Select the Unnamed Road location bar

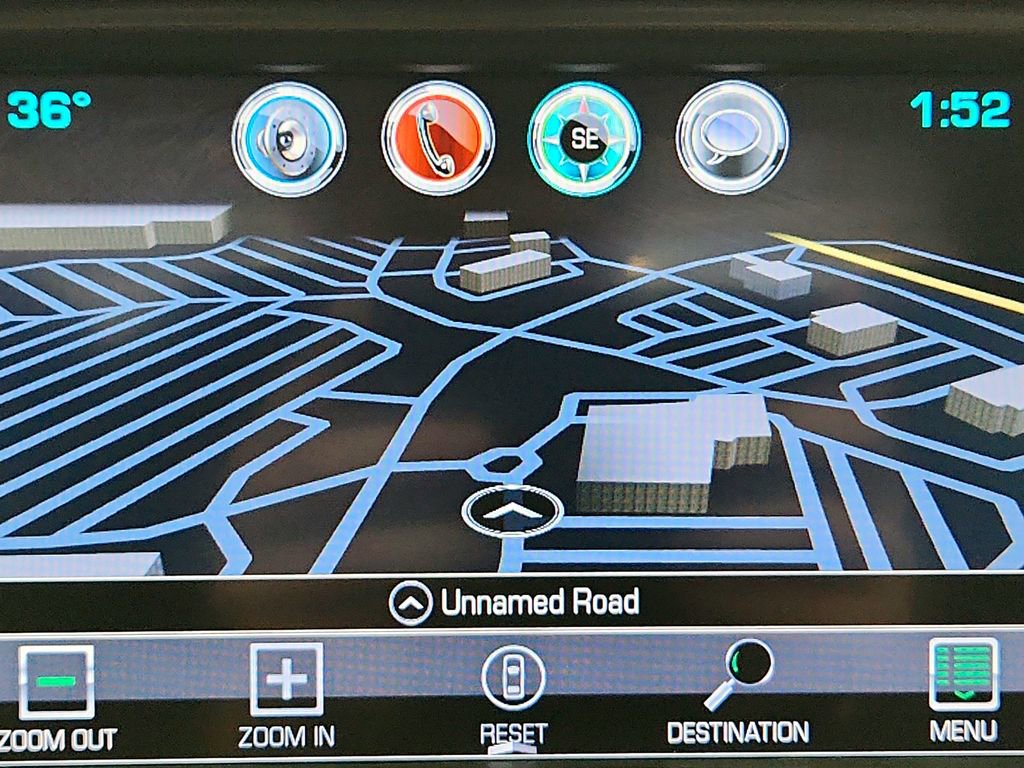tap(512, 603)
